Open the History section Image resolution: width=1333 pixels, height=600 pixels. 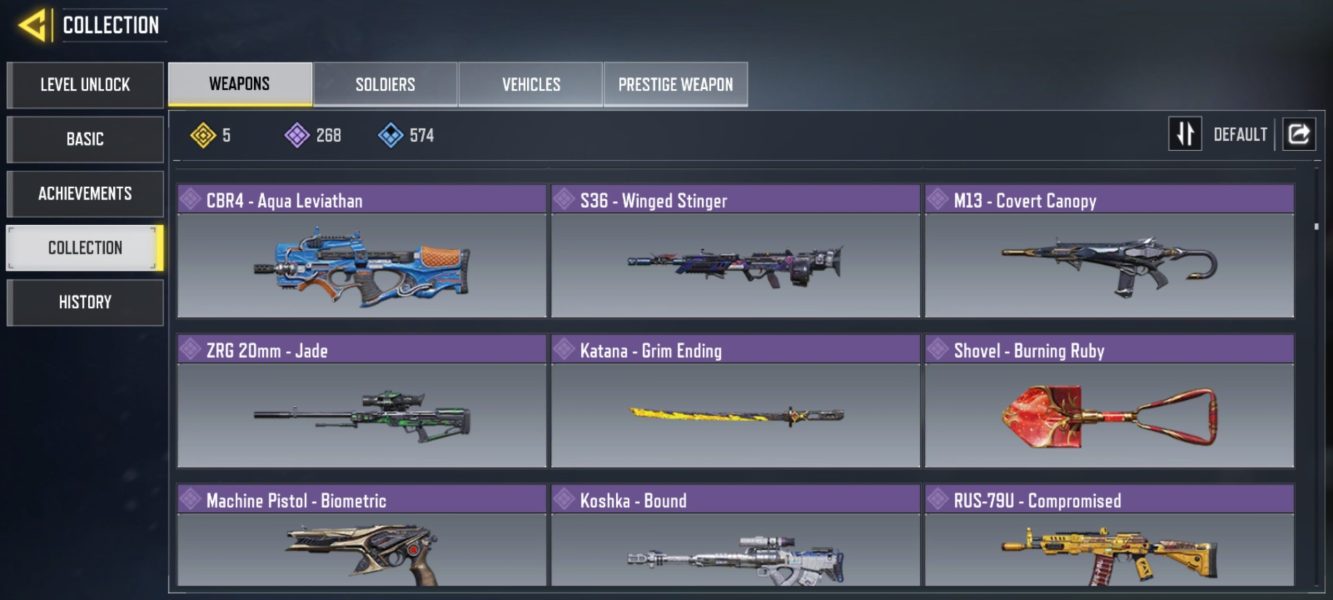point(85,302)
